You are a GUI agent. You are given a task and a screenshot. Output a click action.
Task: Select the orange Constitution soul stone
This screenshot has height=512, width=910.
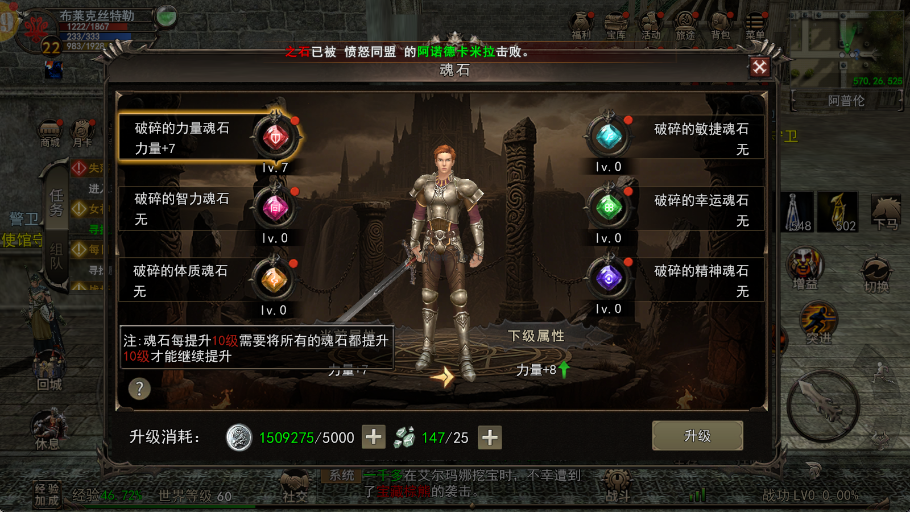point(272,278)
